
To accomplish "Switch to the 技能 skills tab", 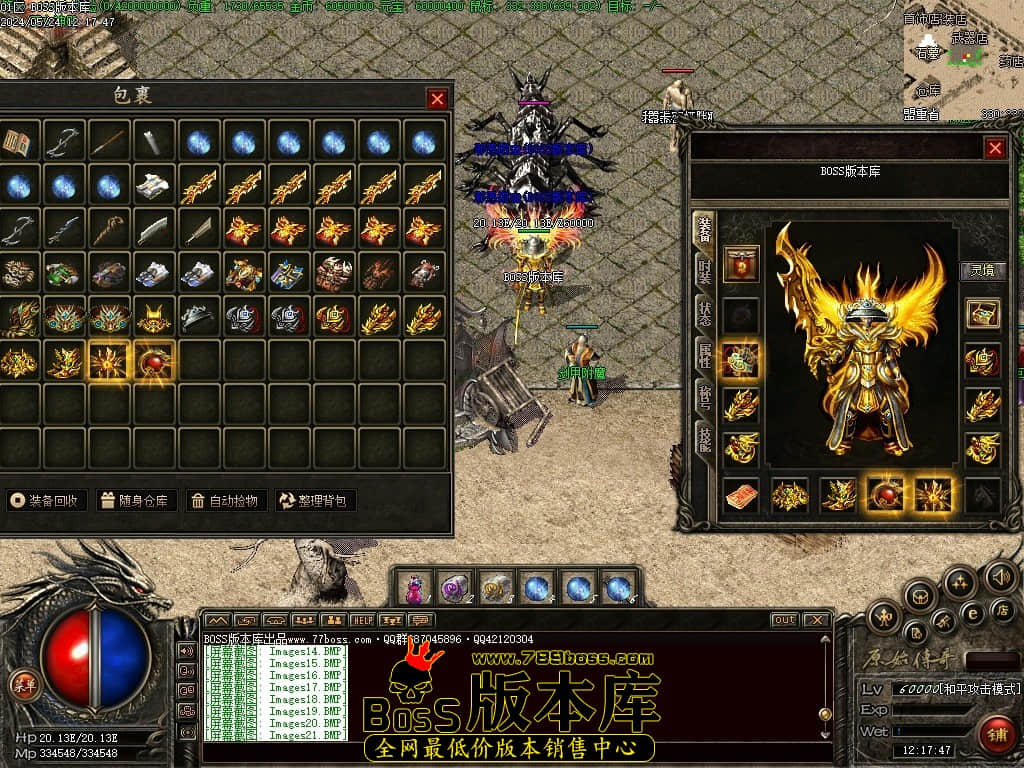I will coord(705,440).
